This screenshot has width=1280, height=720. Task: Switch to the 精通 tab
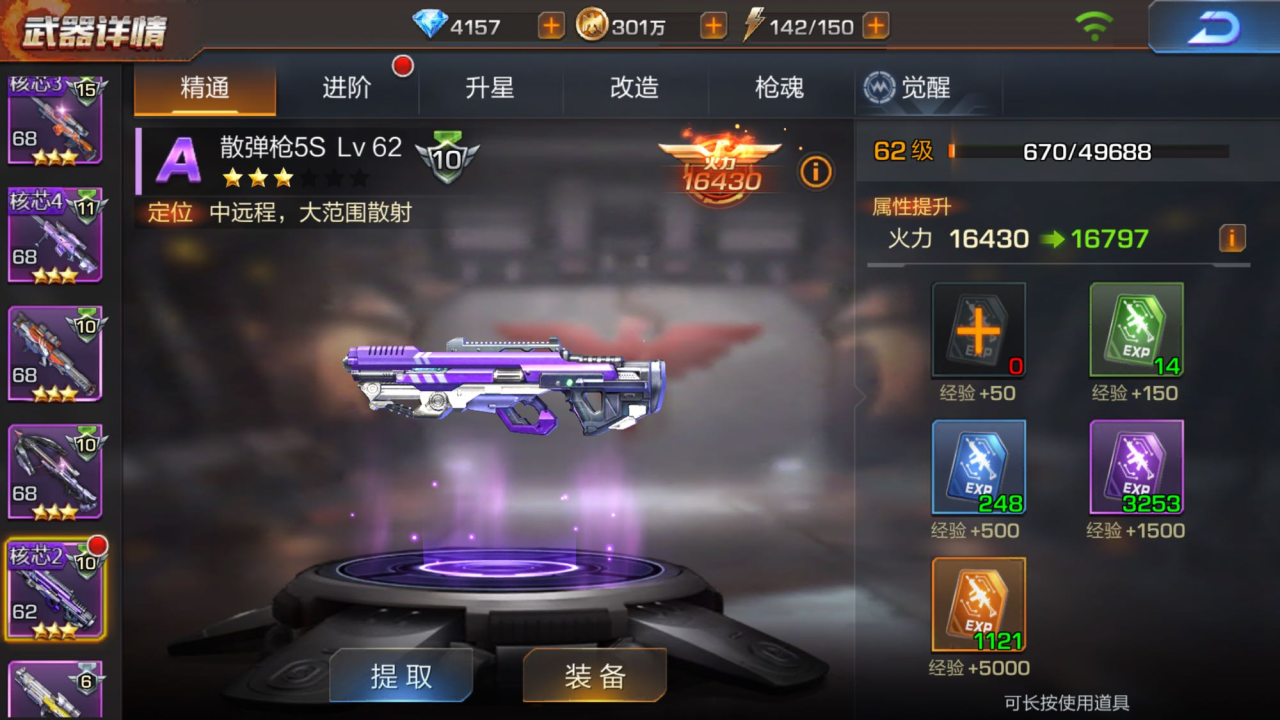point(205,88)
